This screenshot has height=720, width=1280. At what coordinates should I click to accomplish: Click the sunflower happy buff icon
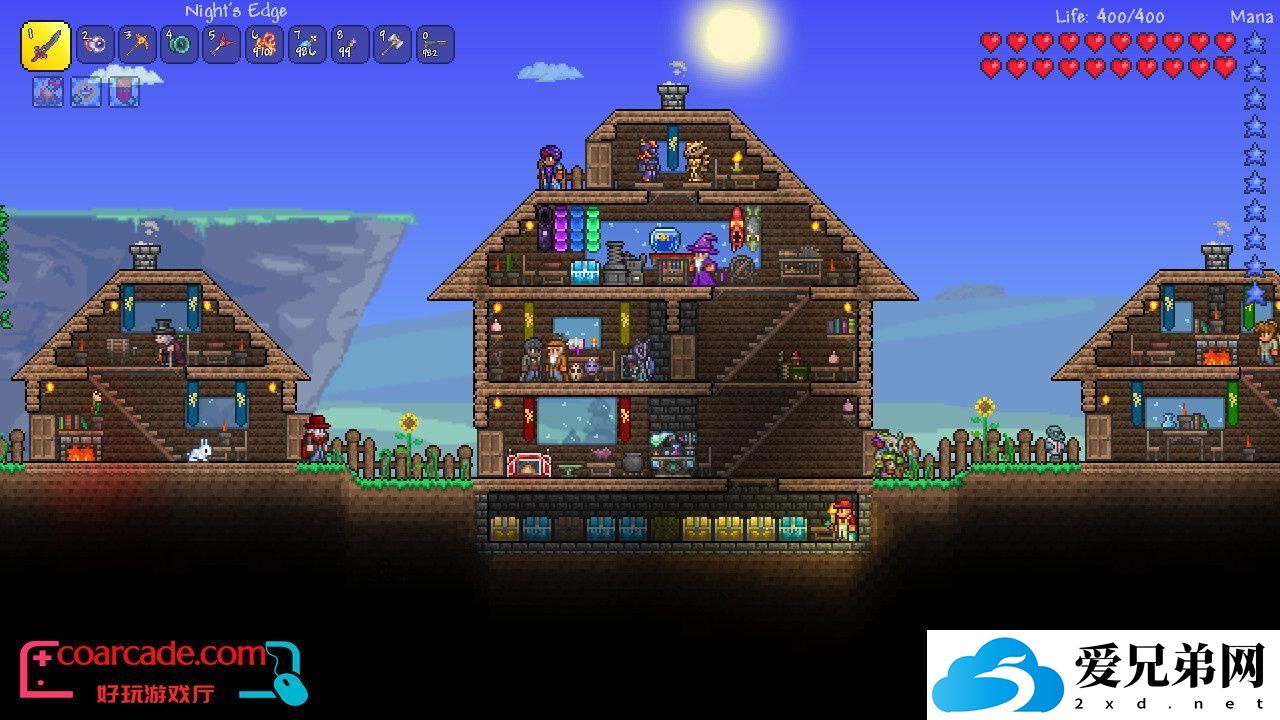tap(86, 92)
